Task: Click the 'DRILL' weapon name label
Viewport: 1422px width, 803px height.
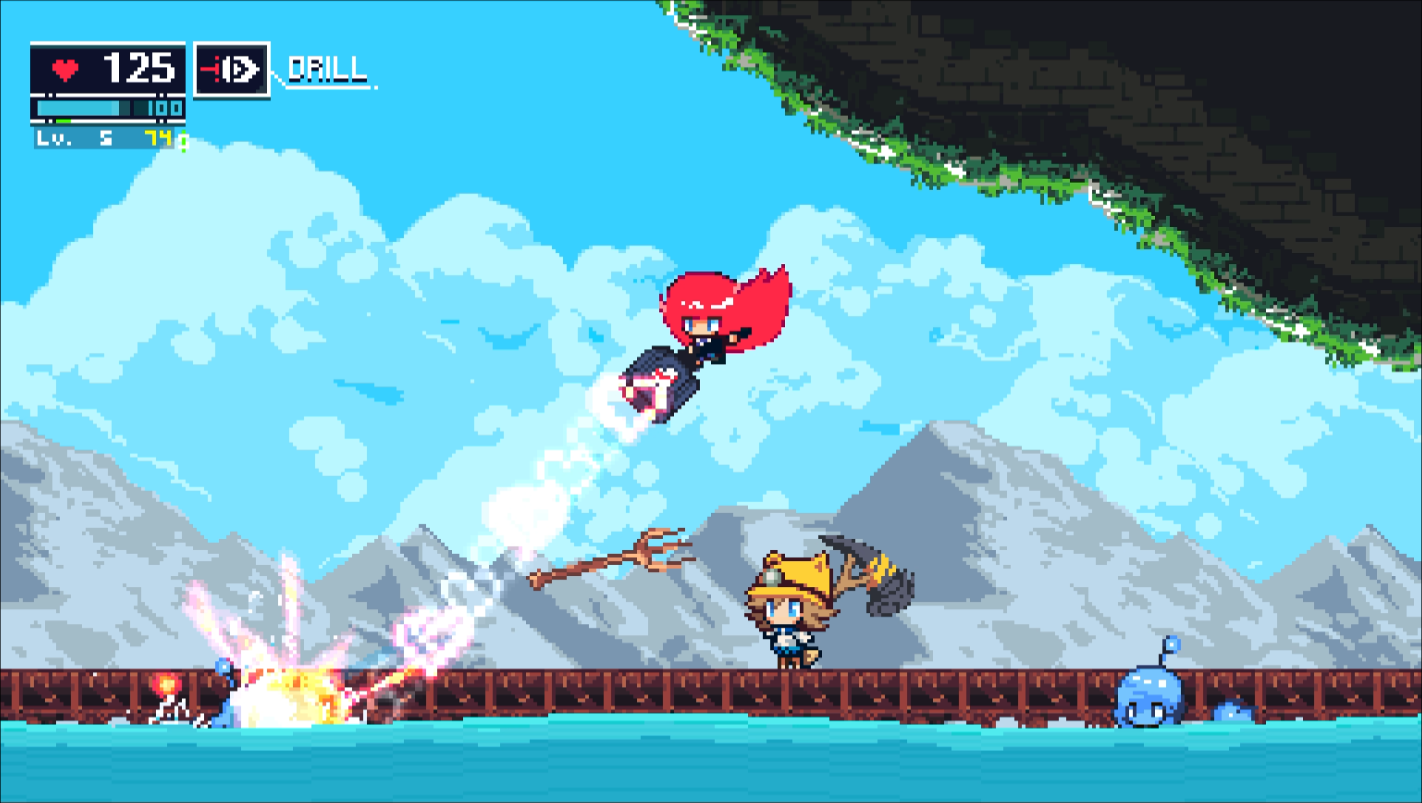Action: click(x=327, y=71)
